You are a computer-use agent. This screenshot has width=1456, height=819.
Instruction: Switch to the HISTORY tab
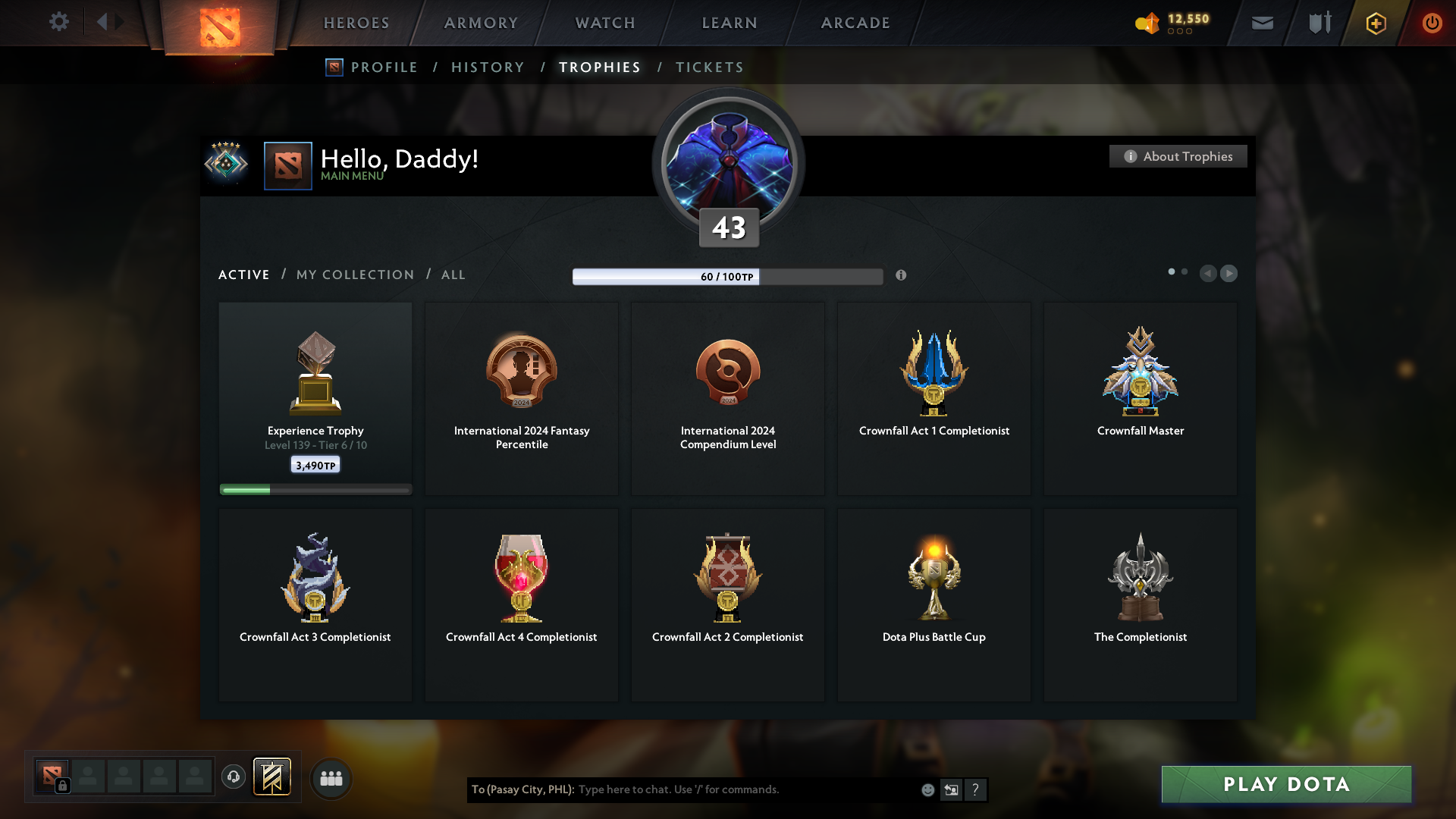point(487,67)
